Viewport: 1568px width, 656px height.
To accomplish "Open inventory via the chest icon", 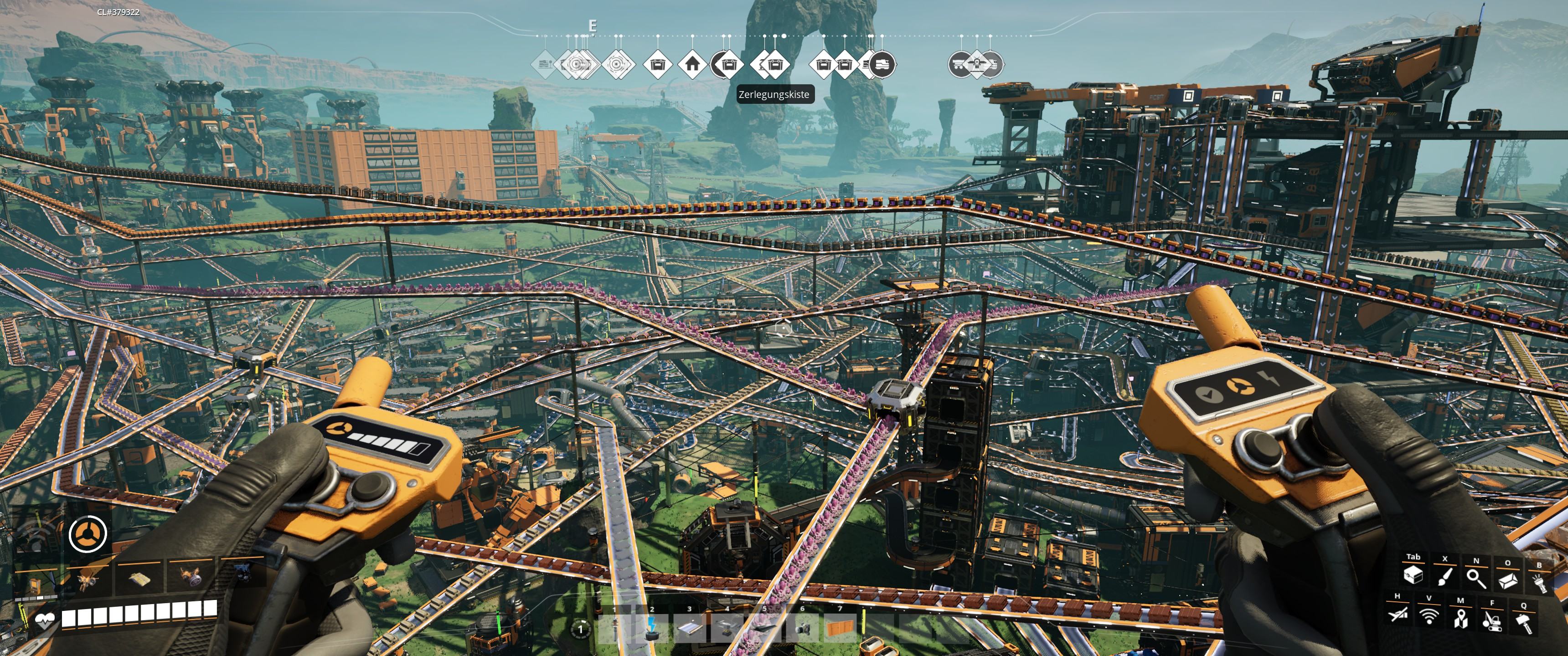I will 1413,575.
